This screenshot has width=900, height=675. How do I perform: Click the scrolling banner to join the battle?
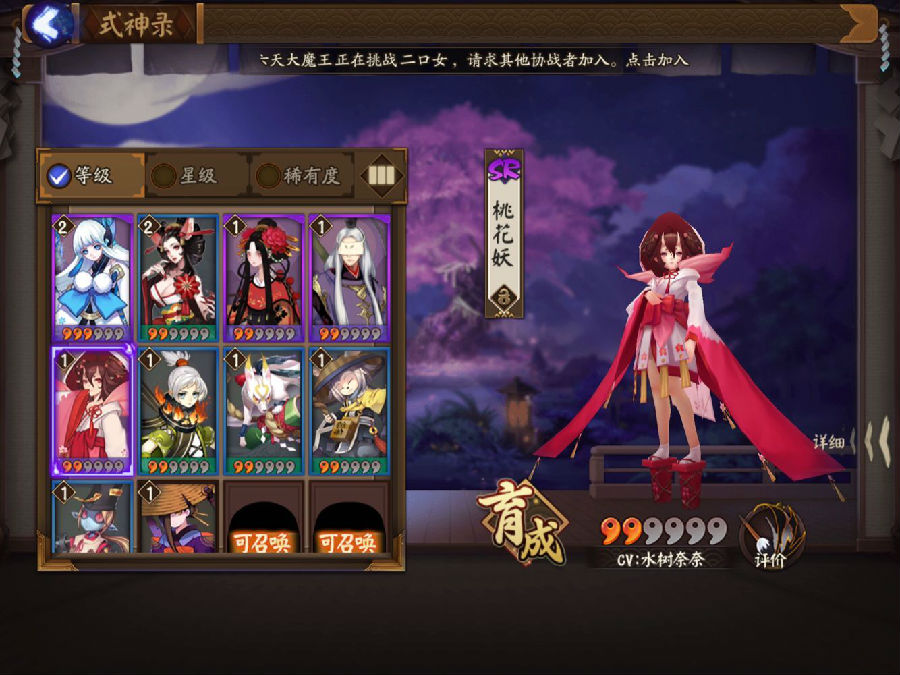tap(470, 59)
